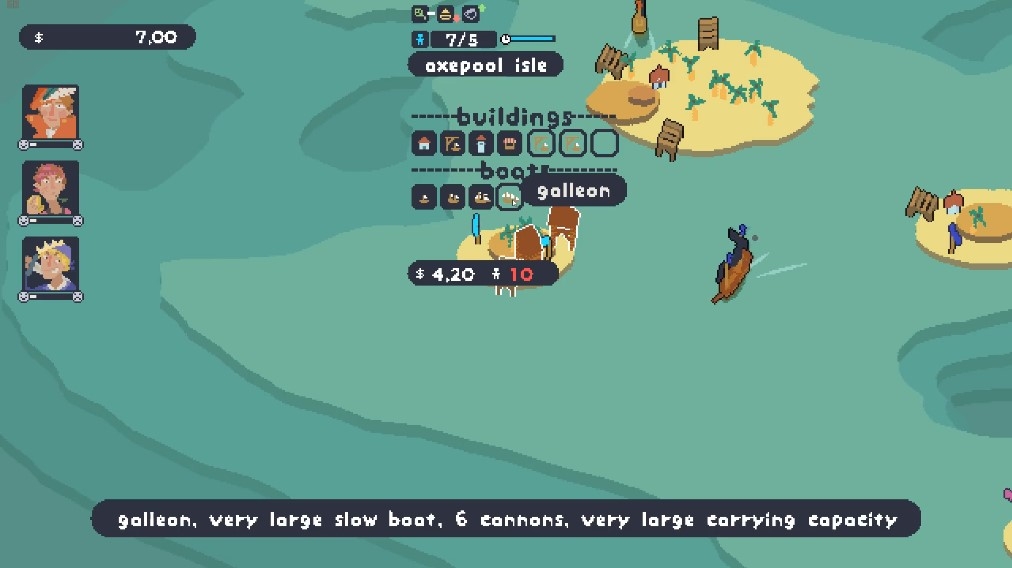Click the axepool isle name label
1012x568 pixels.
(486, 66)
